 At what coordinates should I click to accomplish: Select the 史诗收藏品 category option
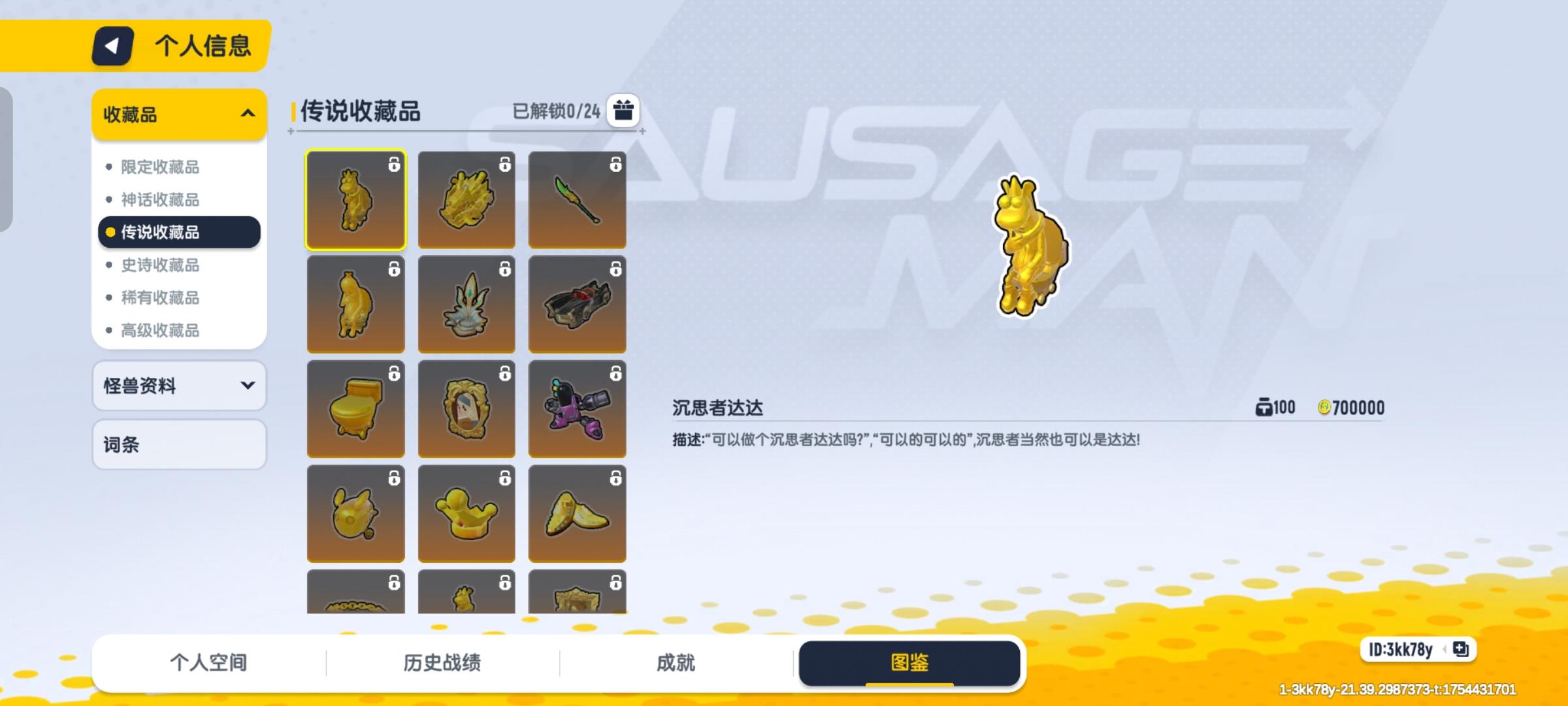click(161, 265)
